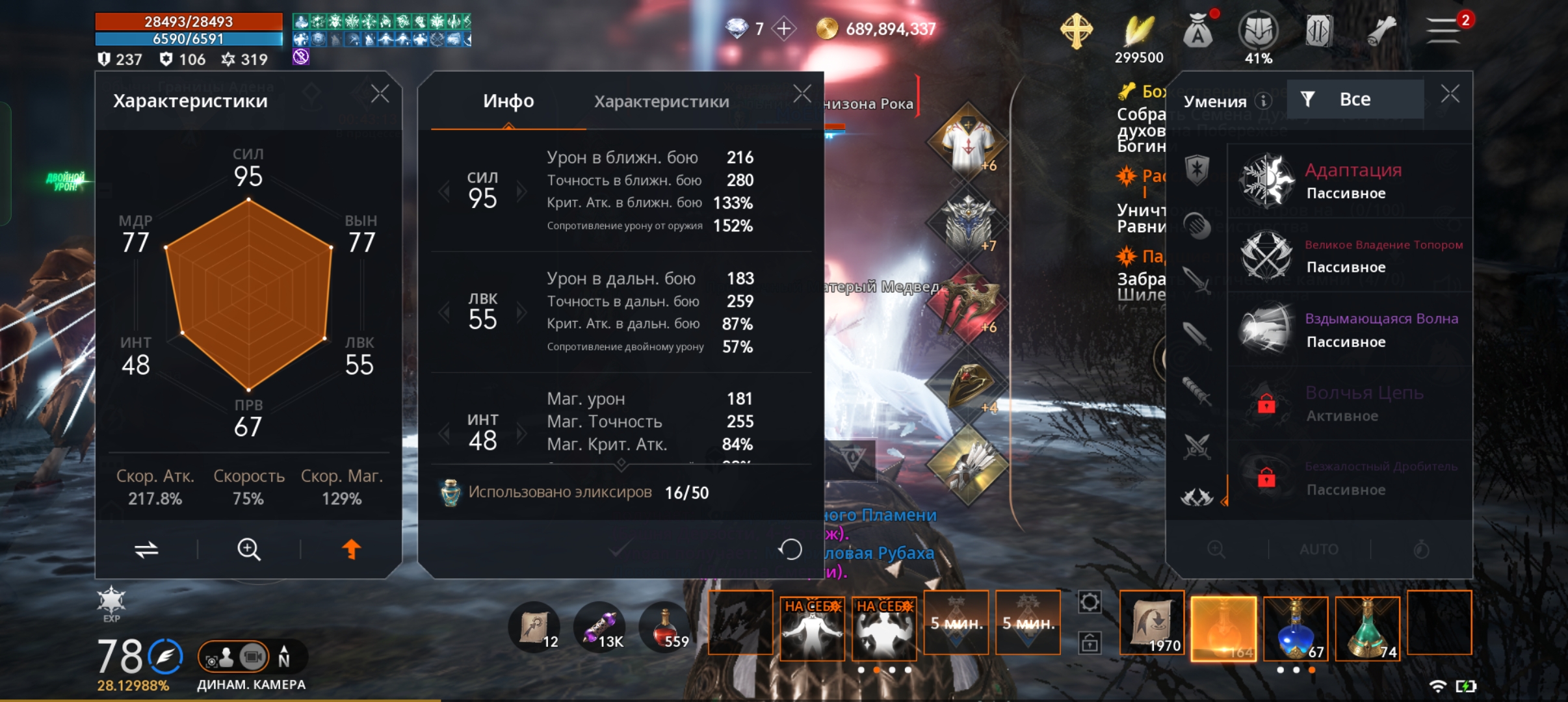Click the swap arrows button under stats
1568x702 pixels.
(x=146, y=549)
